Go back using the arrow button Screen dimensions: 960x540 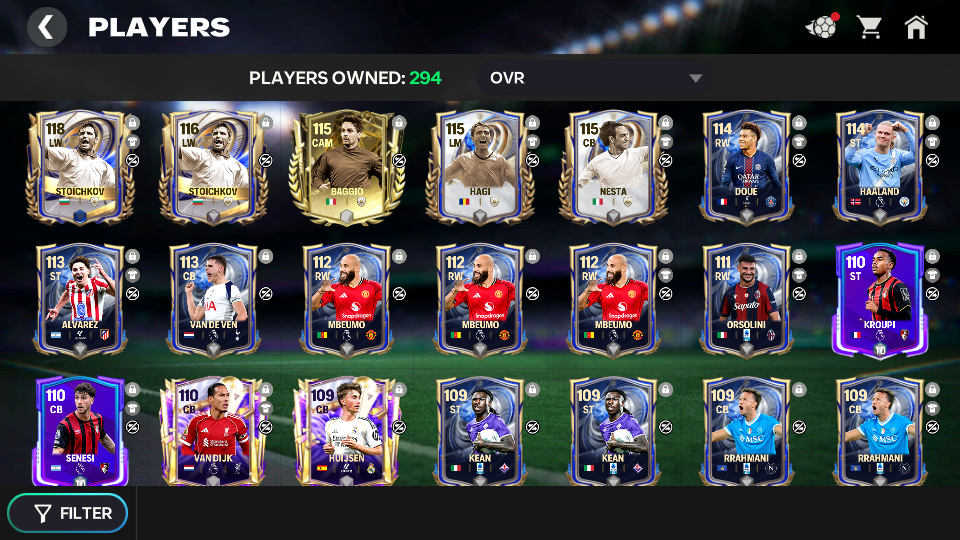point(46,27)
